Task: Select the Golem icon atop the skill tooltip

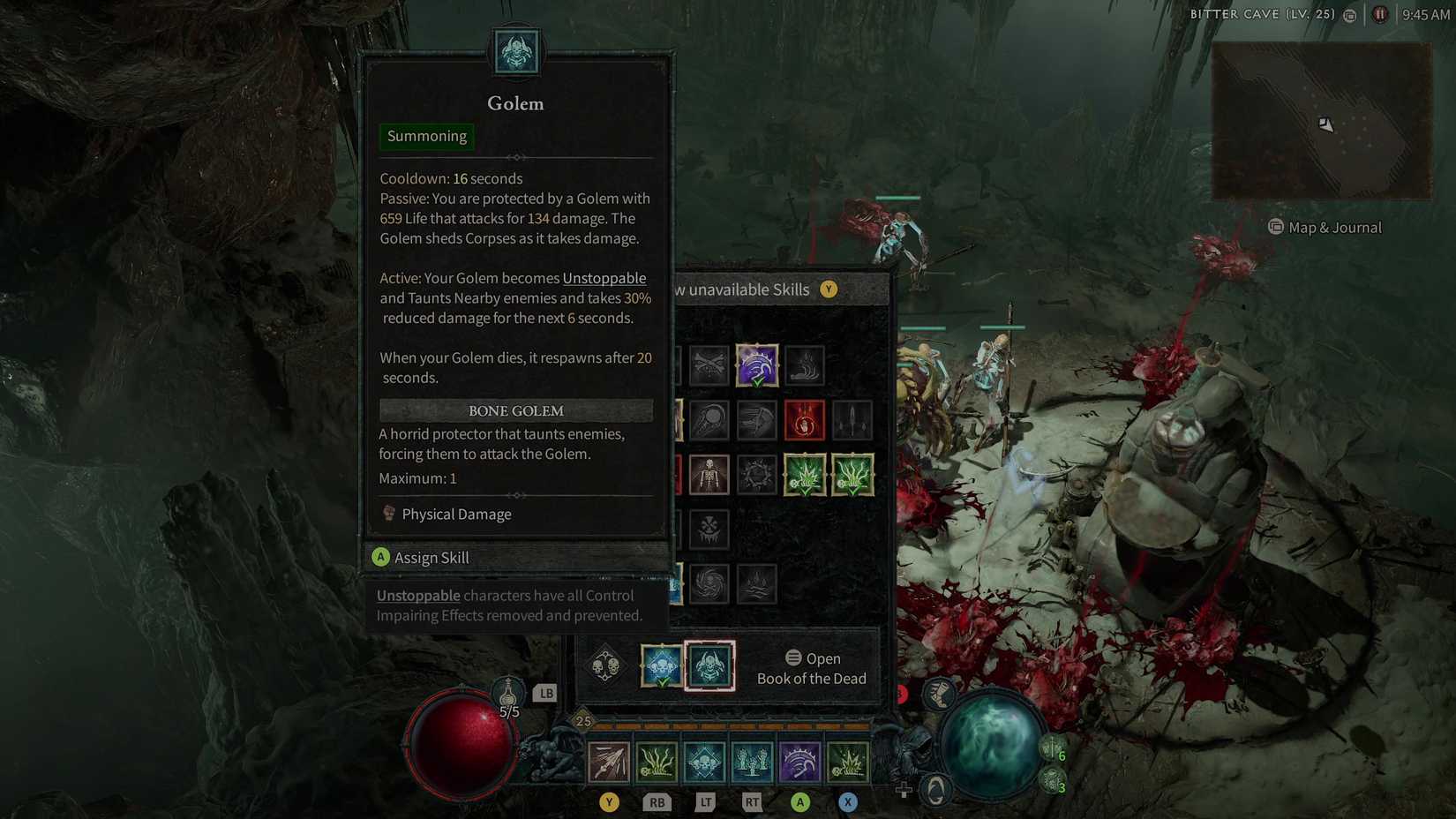Action: pyautogui.click(x=516, y=53)
